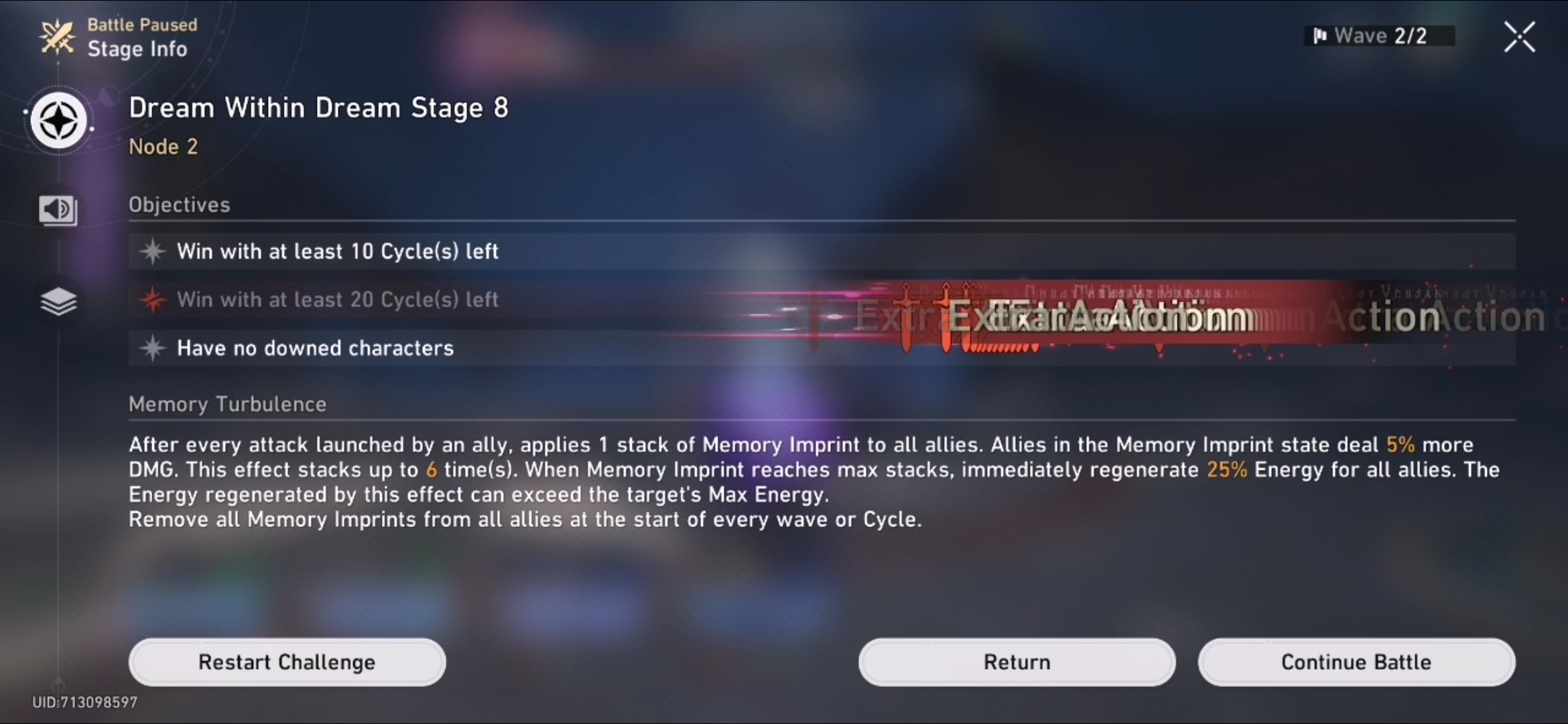
Task: Select the Wave 2/2 indicator
Action: 1380,35
